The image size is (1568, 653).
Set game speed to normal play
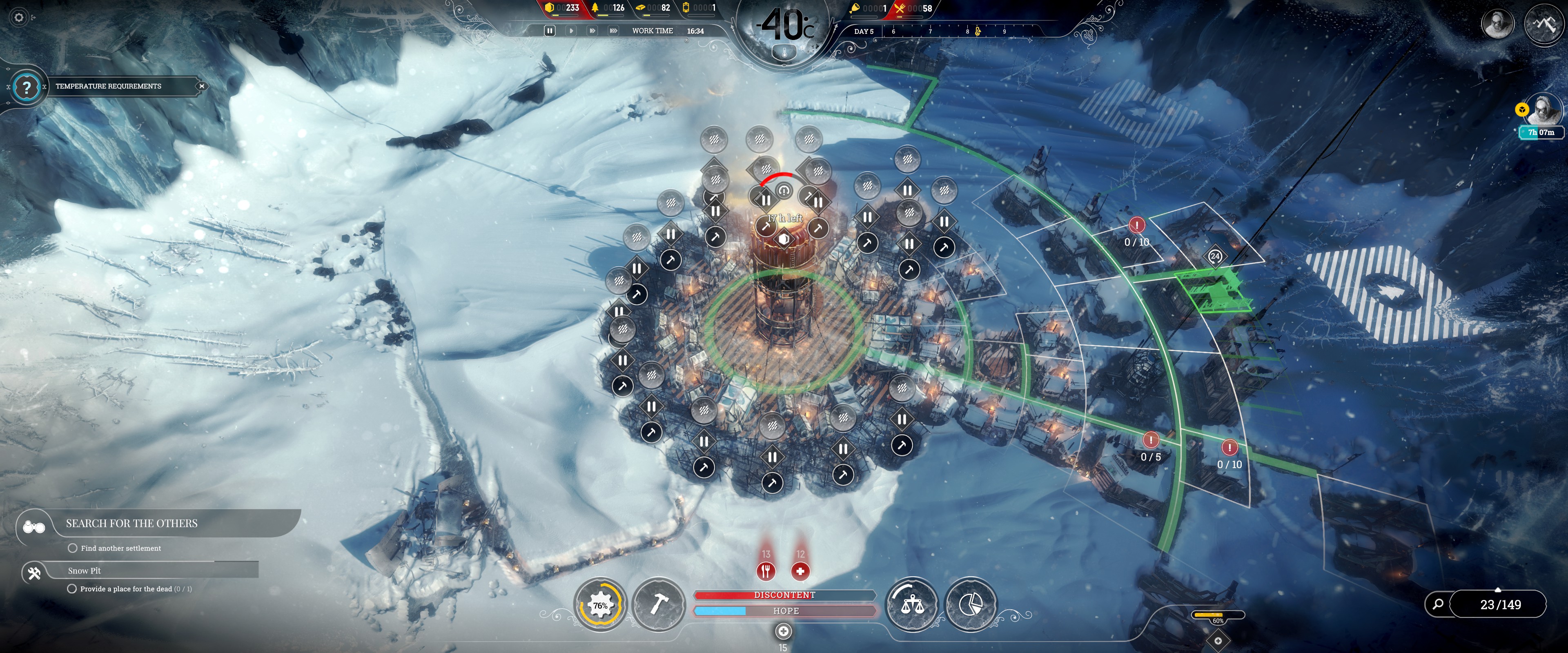point(571,31)
